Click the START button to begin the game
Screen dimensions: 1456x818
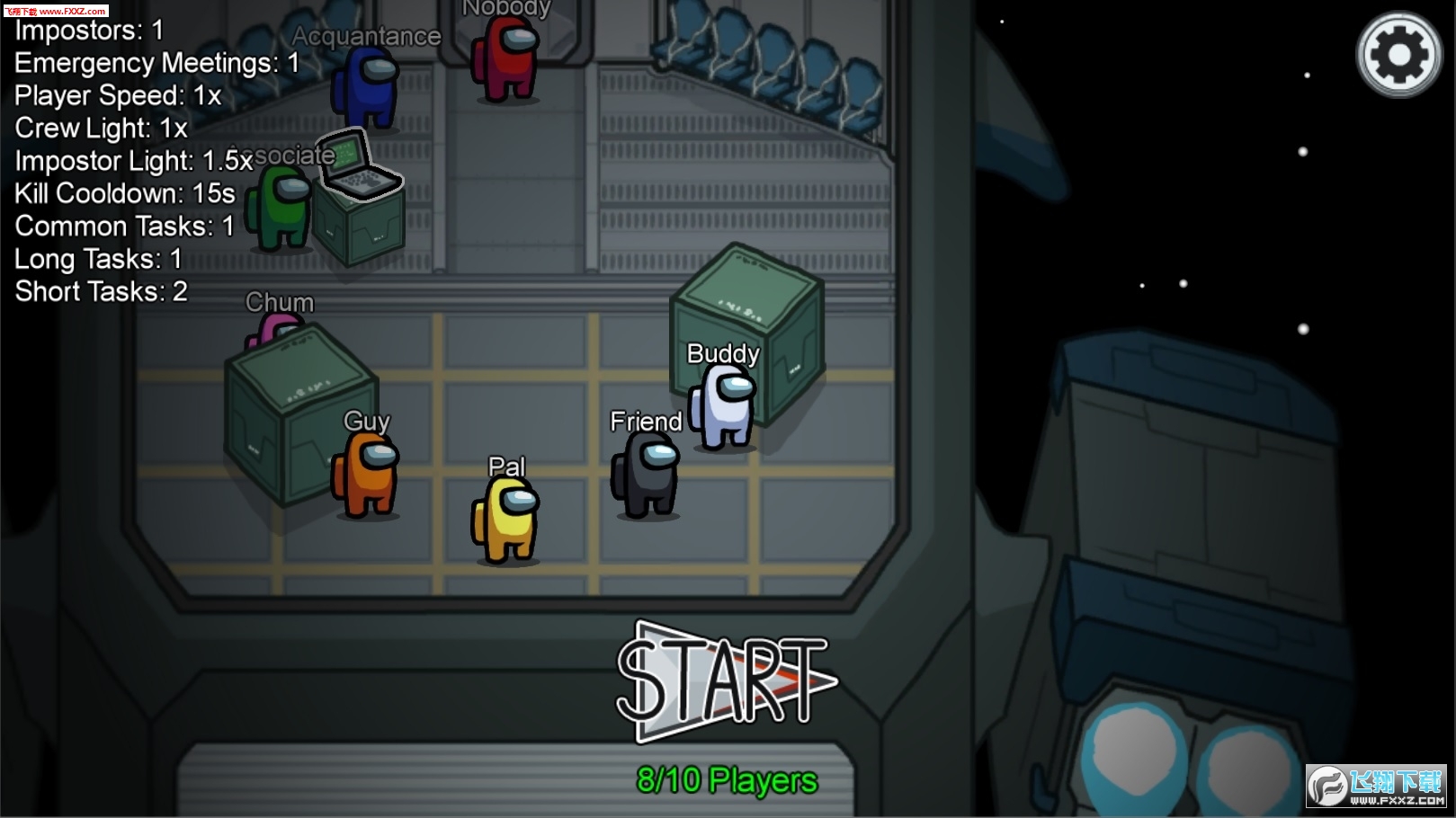724,681
